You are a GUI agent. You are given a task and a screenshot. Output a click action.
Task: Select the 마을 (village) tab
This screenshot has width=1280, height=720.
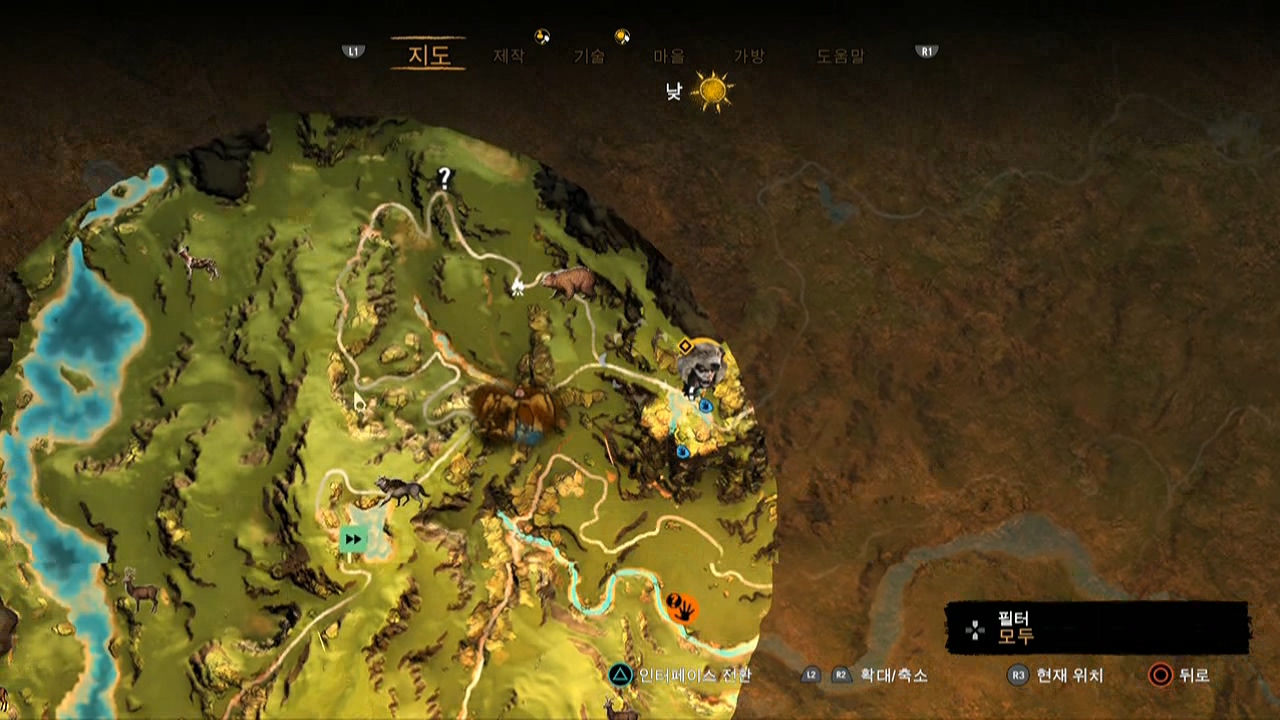(669, 57)
